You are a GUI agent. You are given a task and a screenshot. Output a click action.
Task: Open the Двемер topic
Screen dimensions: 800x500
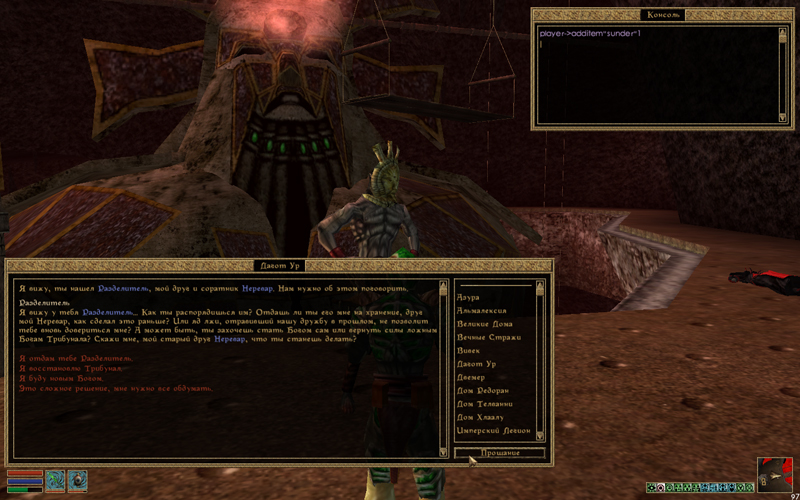point(472,377)
